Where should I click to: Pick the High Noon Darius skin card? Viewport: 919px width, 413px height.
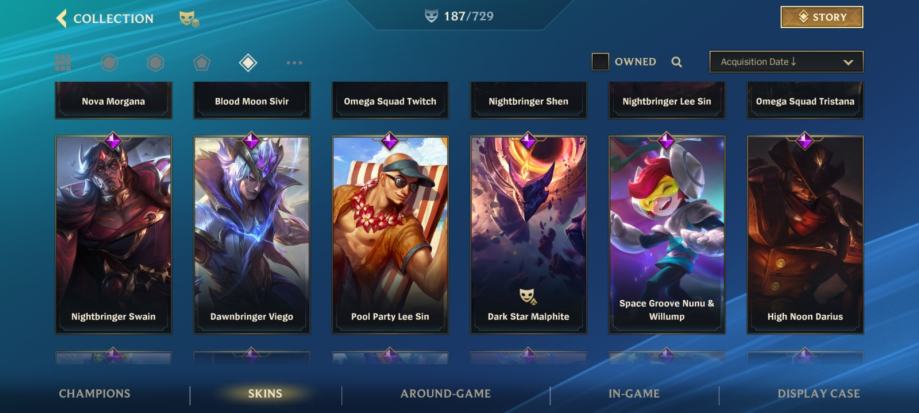(805, 234)
